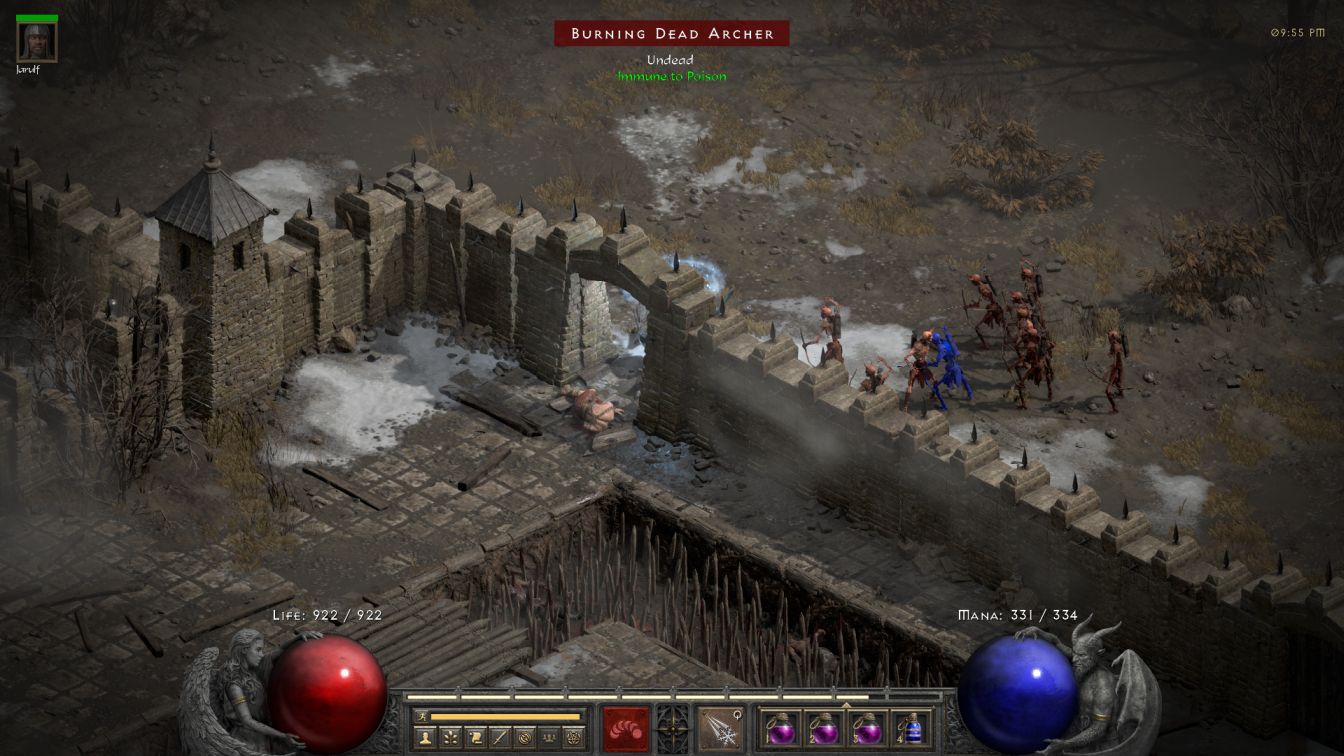The height and width of the screenshot is (756, 1344).
Task: Open the character screen from the bust icon
Action: tap(426, 738)
